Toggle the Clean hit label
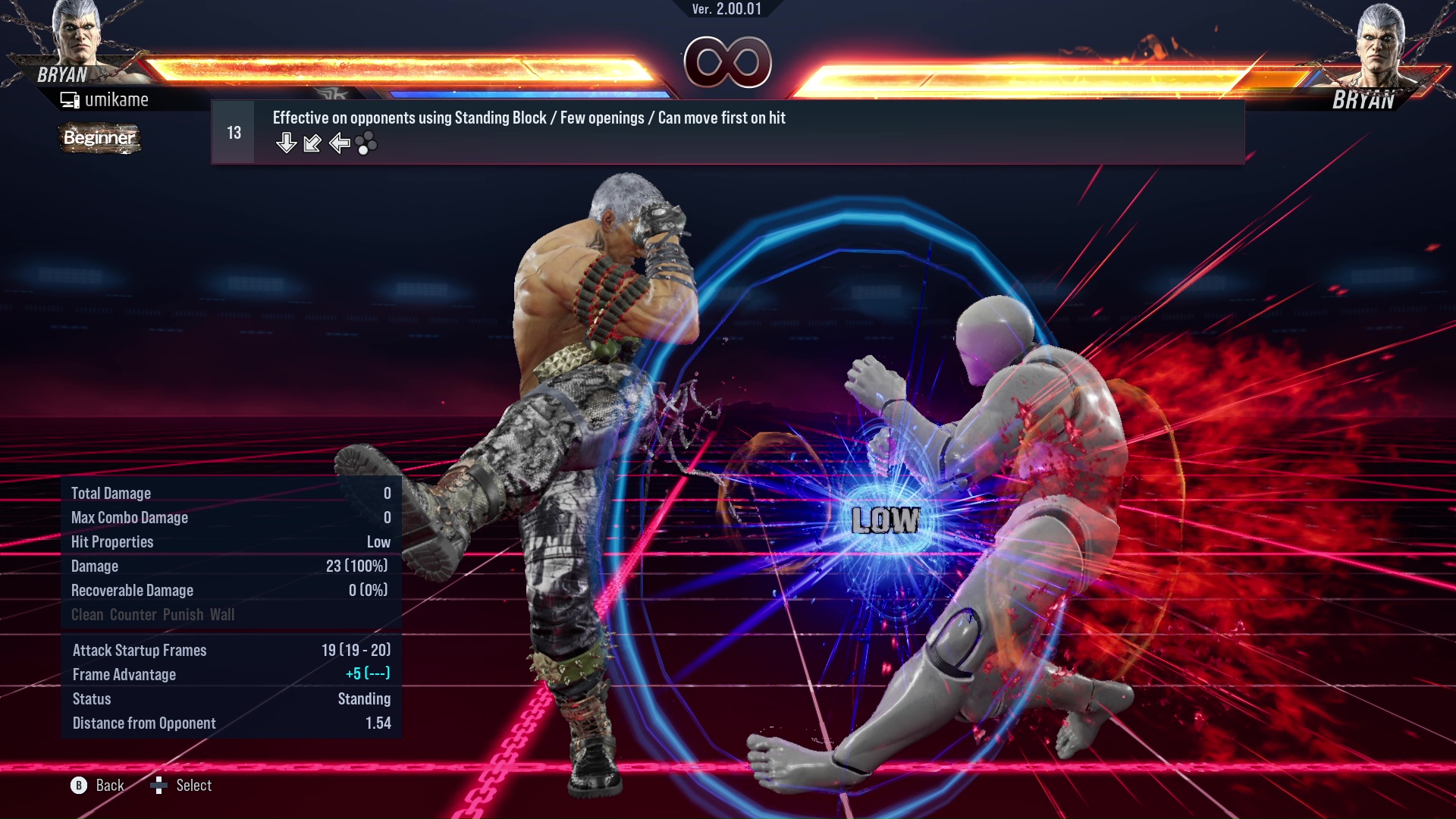The image size is (1456, 819). tap(87, 614)
